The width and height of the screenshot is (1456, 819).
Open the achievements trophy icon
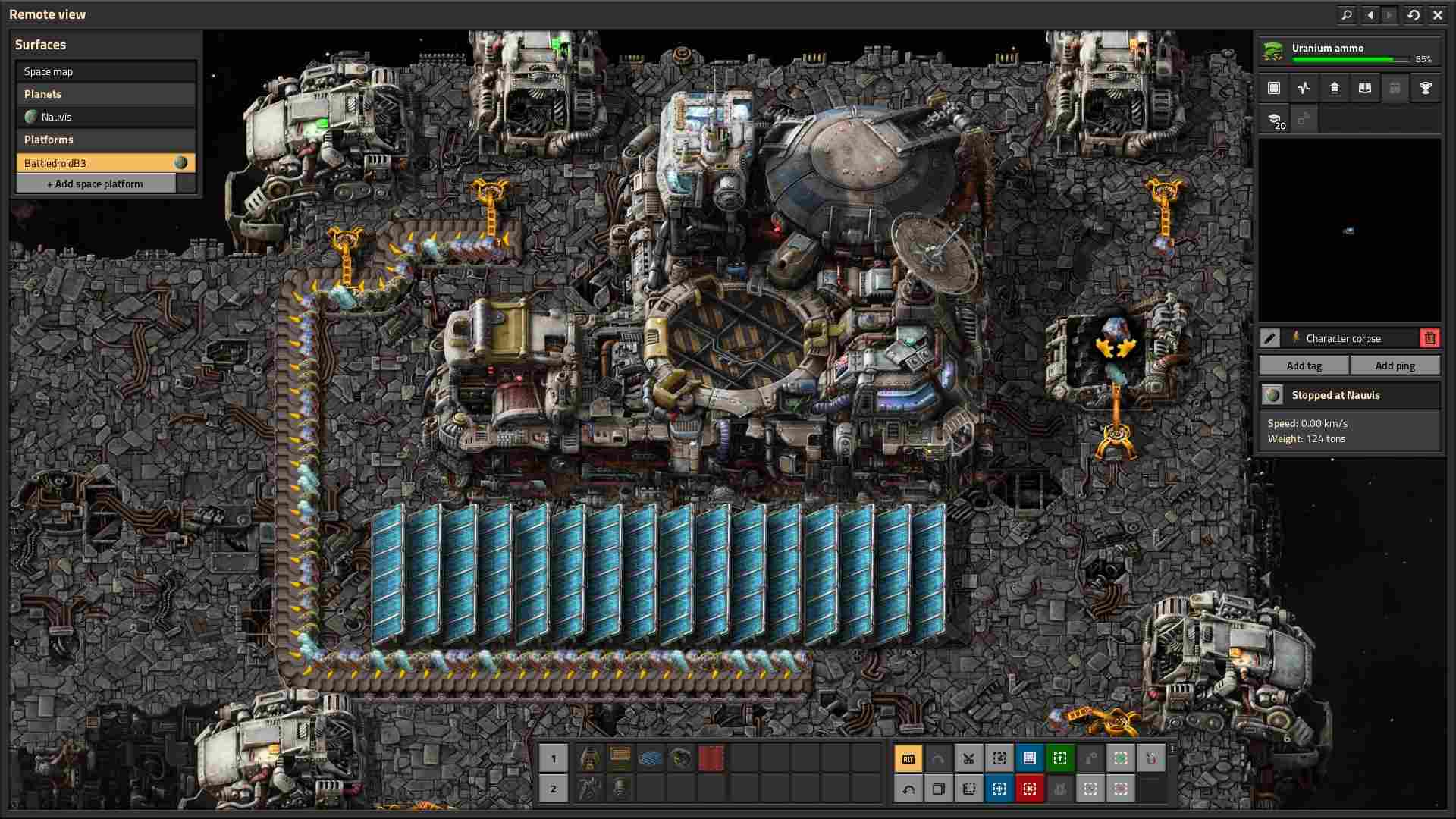point(1425,88)
